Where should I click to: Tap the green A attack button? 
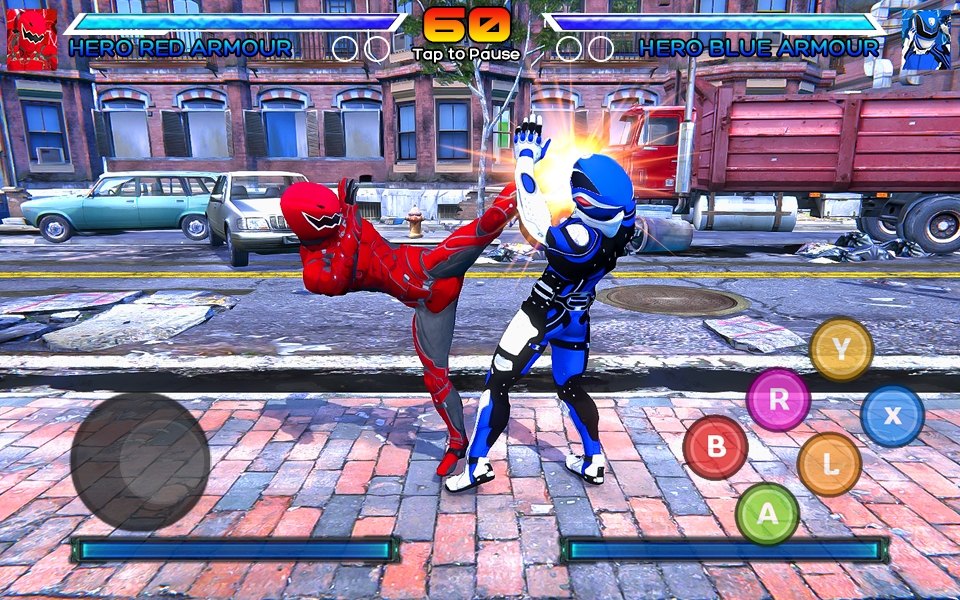(767, 514)
